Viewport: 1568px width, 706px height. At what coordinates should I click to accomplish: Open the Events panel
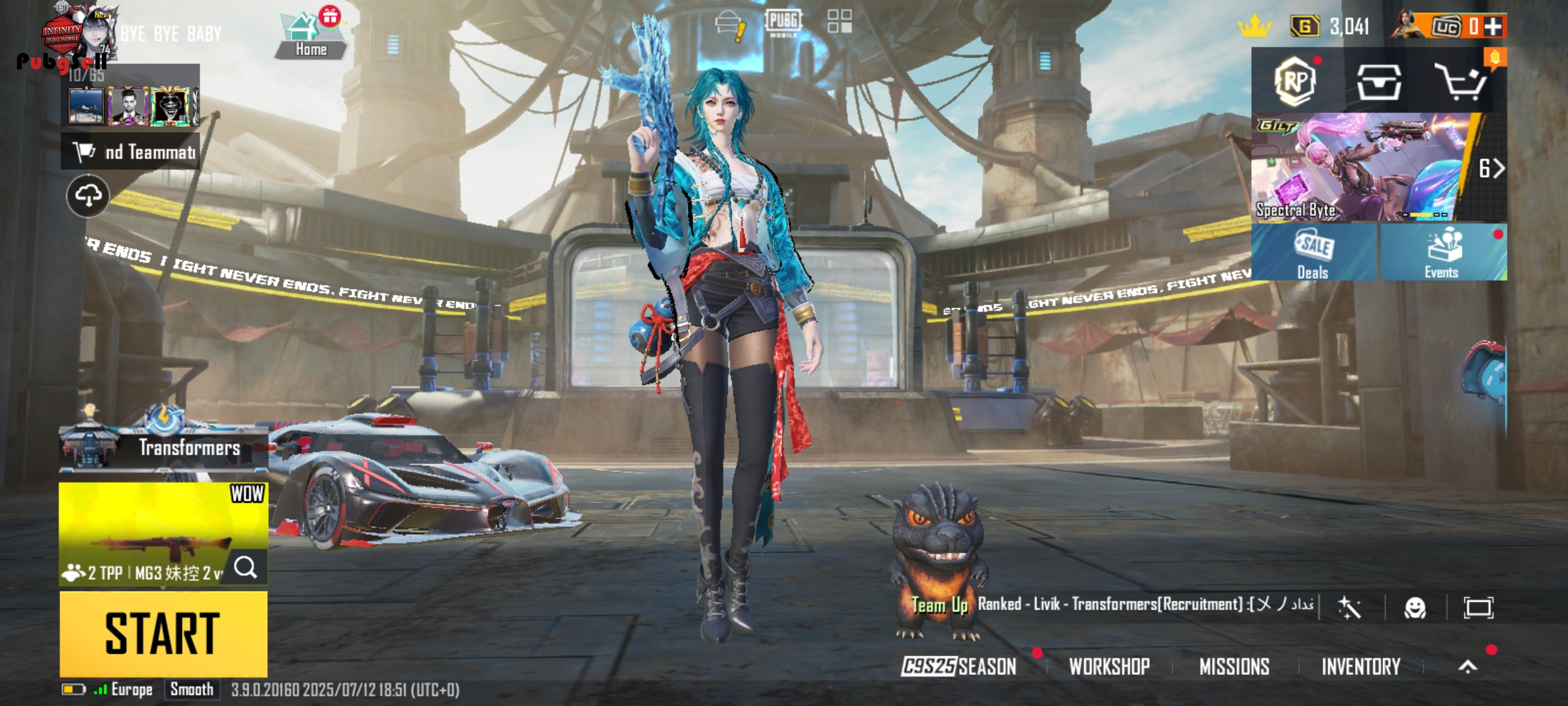click(x=1443, y=253)
